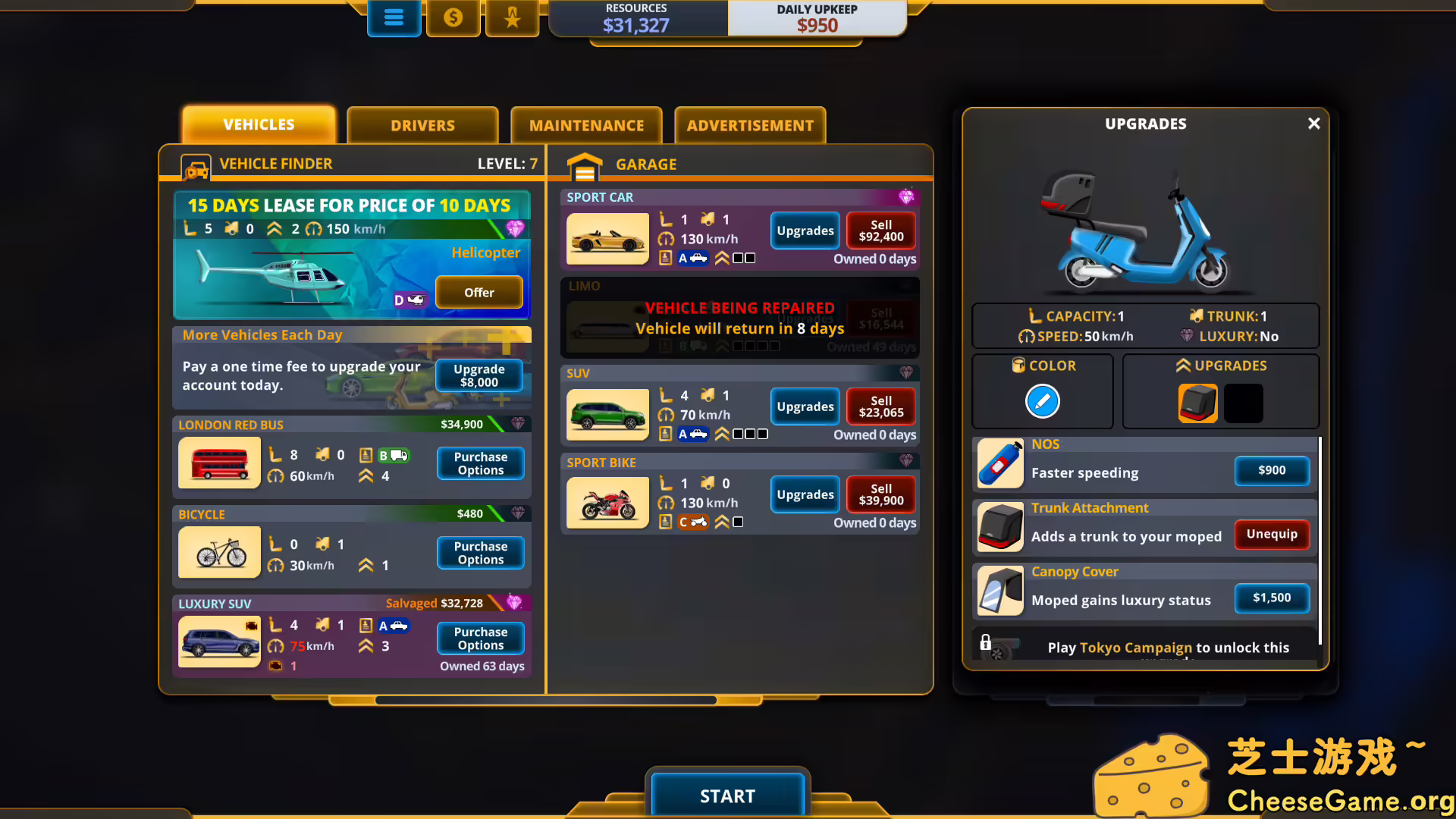Open the Maintenance tab
The width and height of the screenshot is (1456, 819).
(x=586, y=125)
